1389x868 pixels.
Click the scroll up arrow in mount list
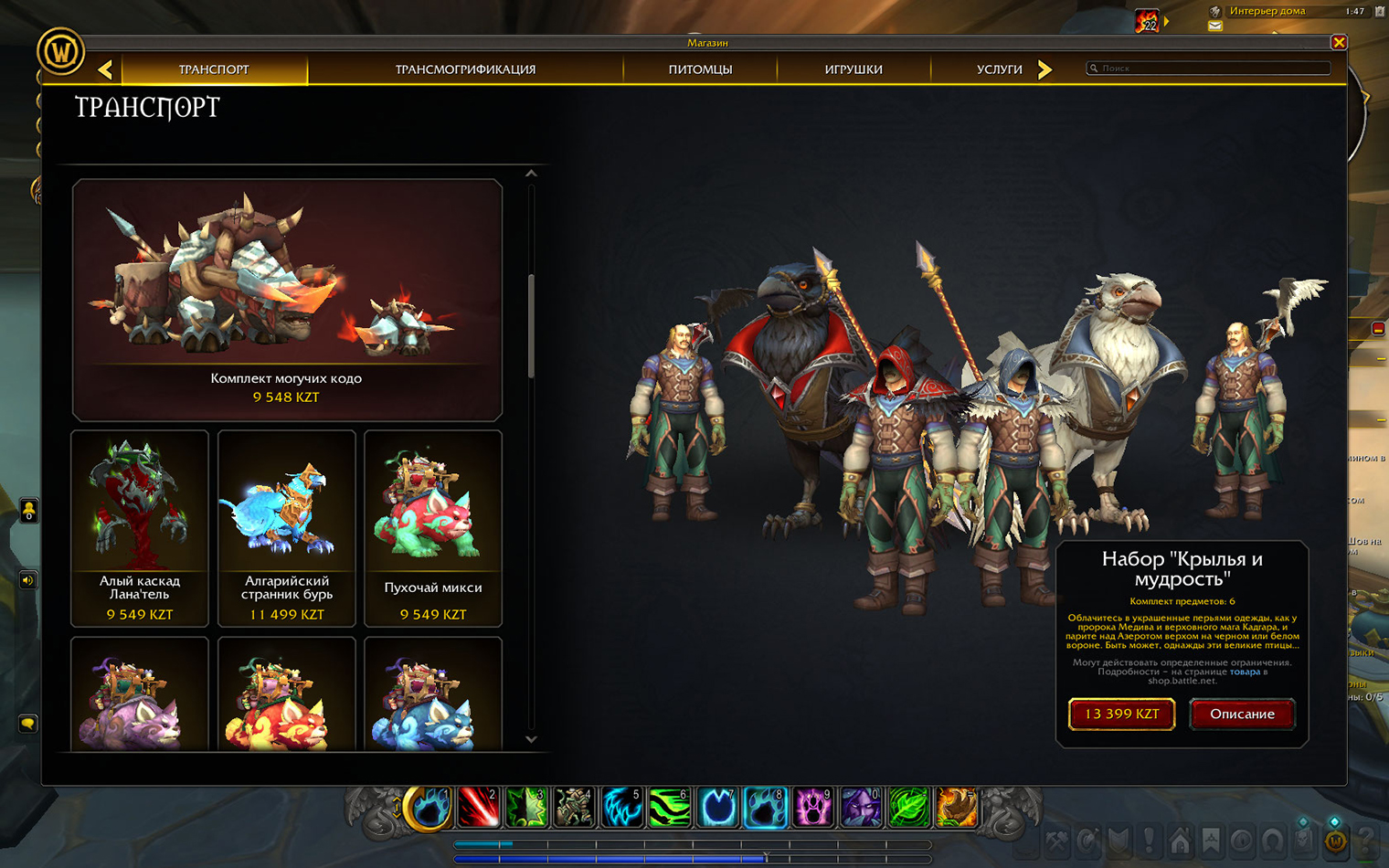(531, 174)
